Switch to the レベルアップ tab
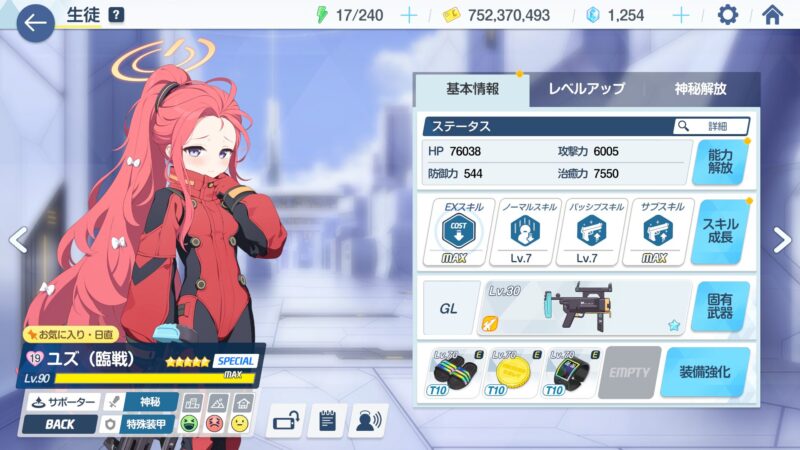The width and height of the screenshot is (800, 450). tap(587, 89)
